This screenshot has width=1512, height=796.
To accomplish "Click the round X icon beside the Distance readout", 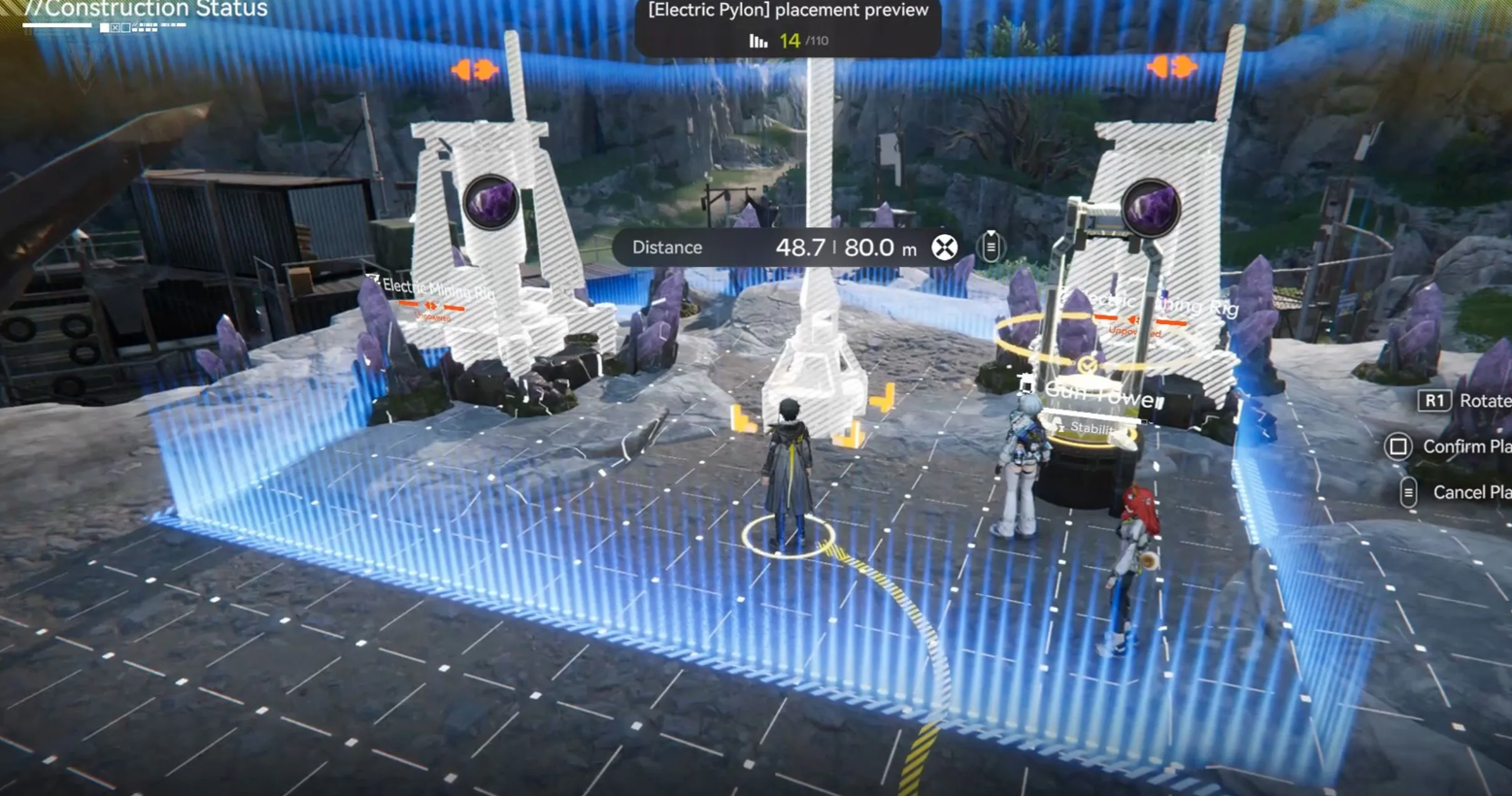I will [x=944, y=248].
